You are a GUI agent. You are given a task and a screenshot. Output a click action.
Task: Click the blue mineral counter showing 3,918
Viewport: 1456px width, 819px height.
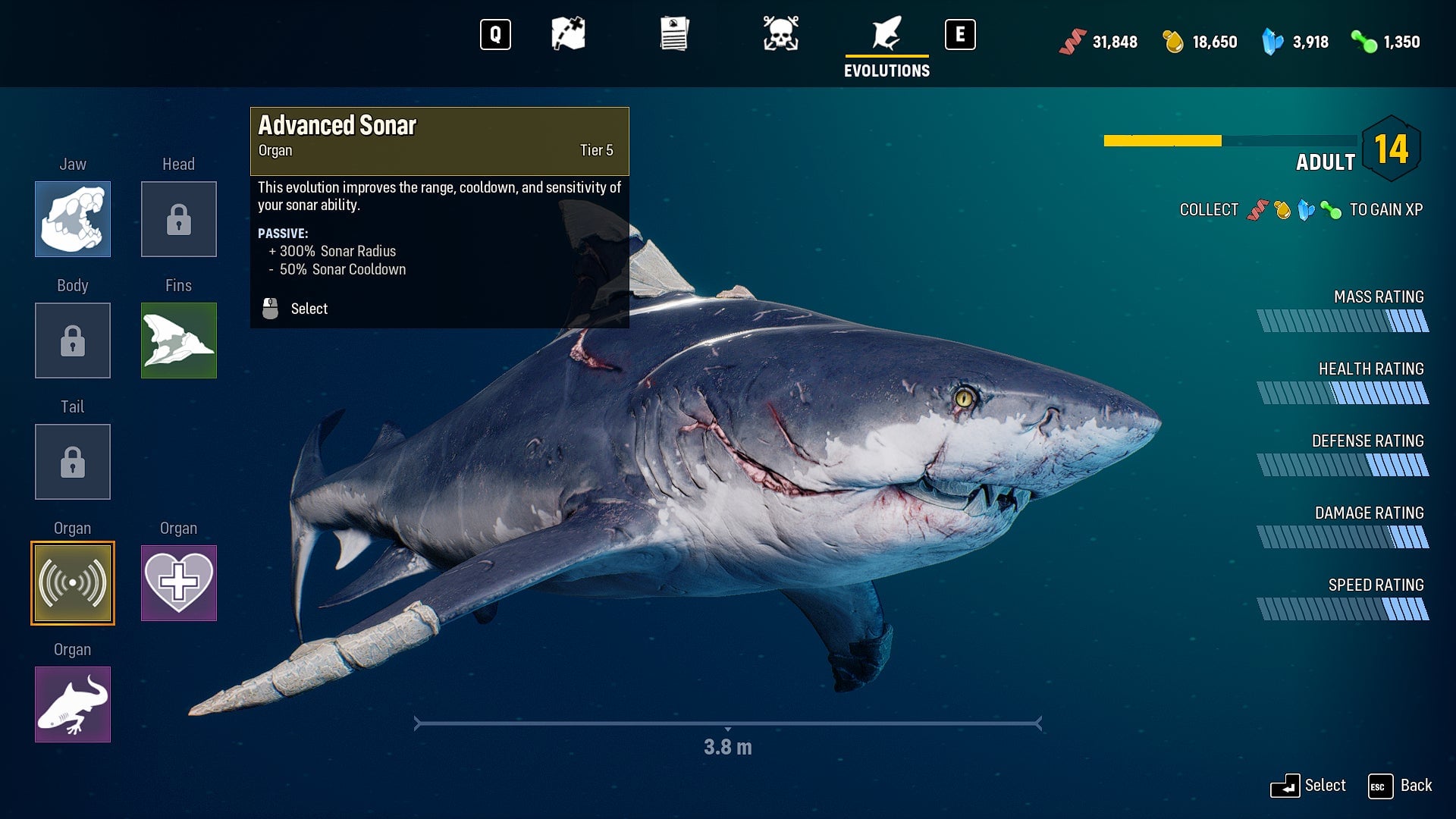coord(1293,42)
